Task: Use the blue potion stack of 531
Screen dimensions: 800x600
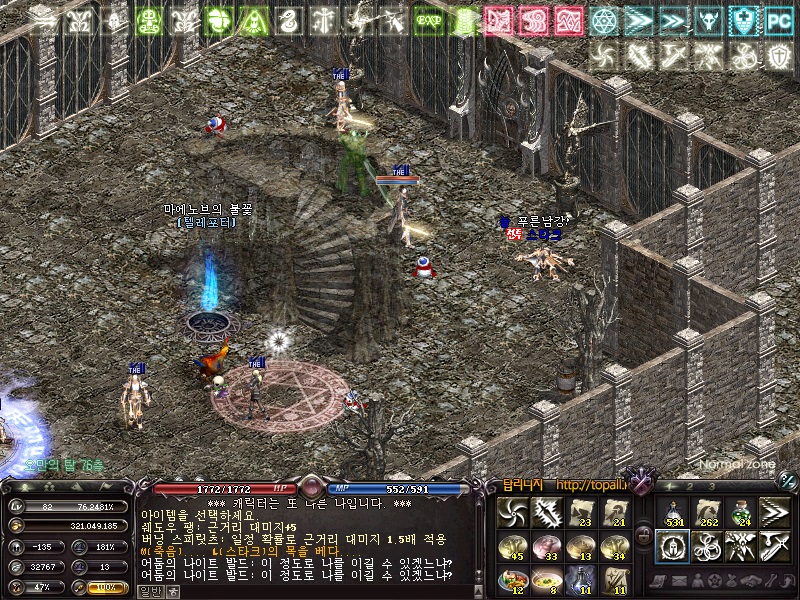Action: [672, 511]
